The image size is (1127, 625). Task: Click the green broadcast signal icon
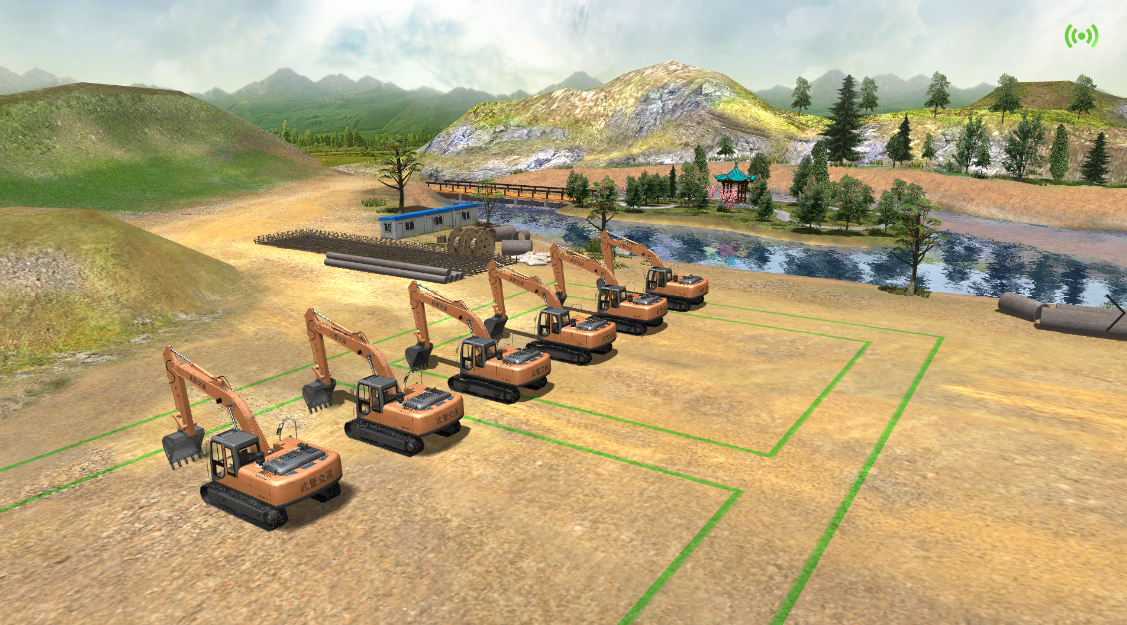(x=1081, y=36)
